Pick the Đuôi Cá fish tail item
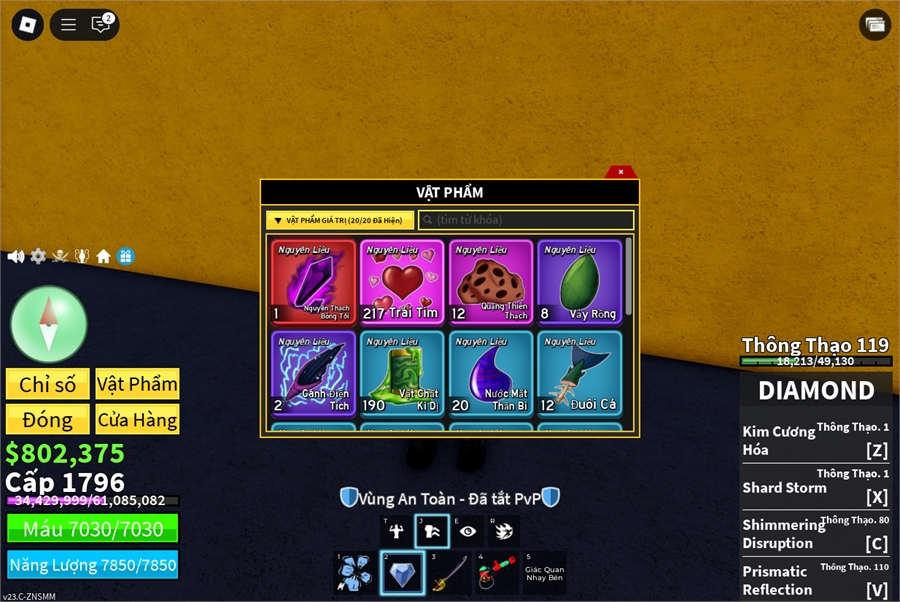This screenshot has height=602, width=900. point(579,374)
